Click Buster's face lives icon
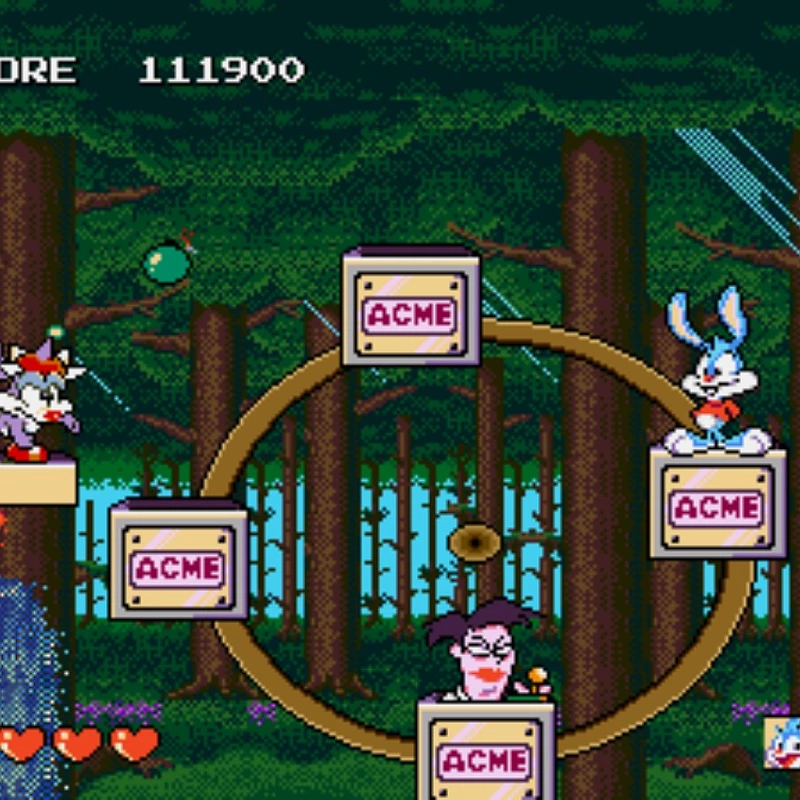 pos(783,744)
